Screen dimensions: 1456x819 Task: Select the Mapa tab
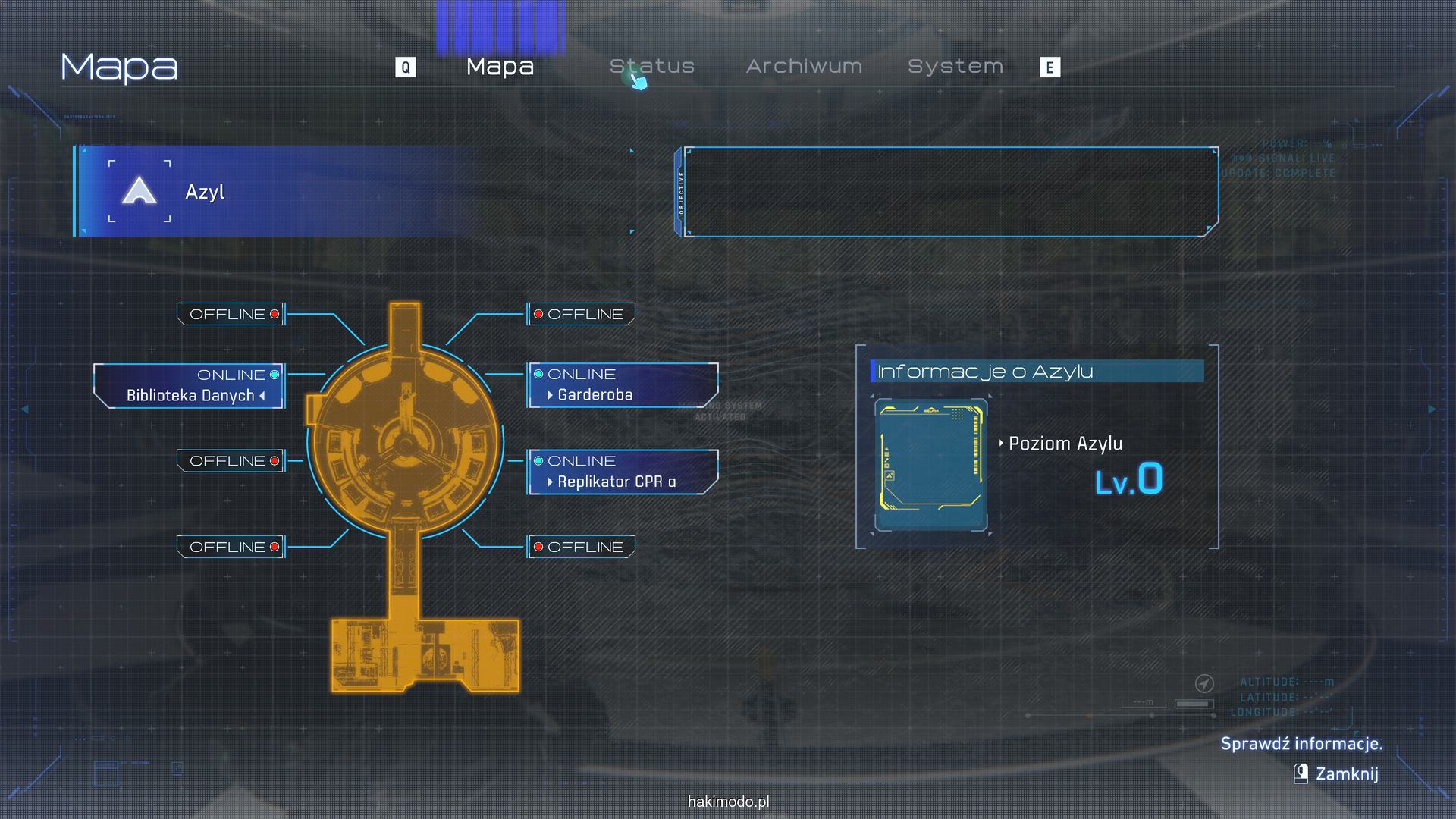tap(500, 67)
